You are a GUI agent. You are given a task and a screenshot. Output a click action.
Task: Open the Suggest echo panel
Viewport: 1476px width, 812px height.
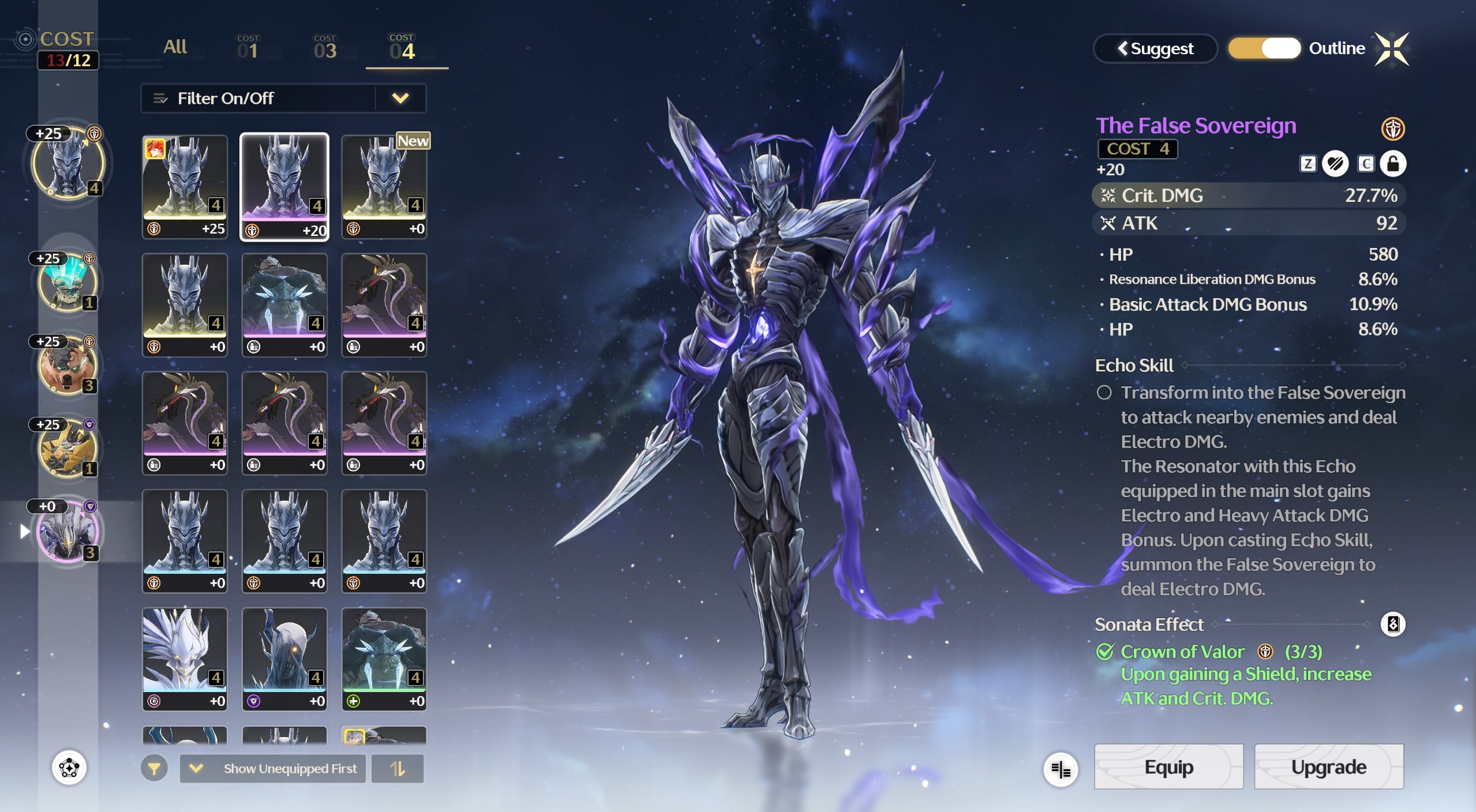tap(1155, 48)
